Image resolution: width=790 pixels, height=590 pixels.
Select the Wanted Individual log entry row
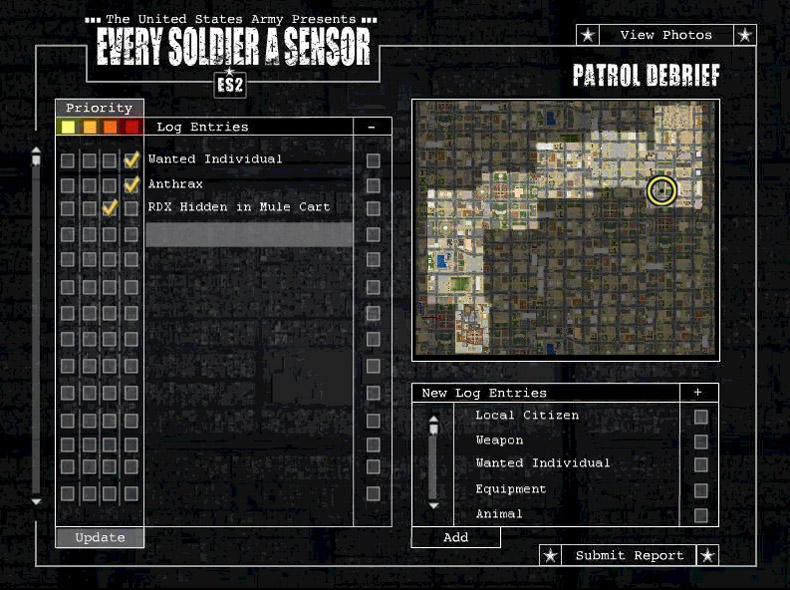[215, 159]
